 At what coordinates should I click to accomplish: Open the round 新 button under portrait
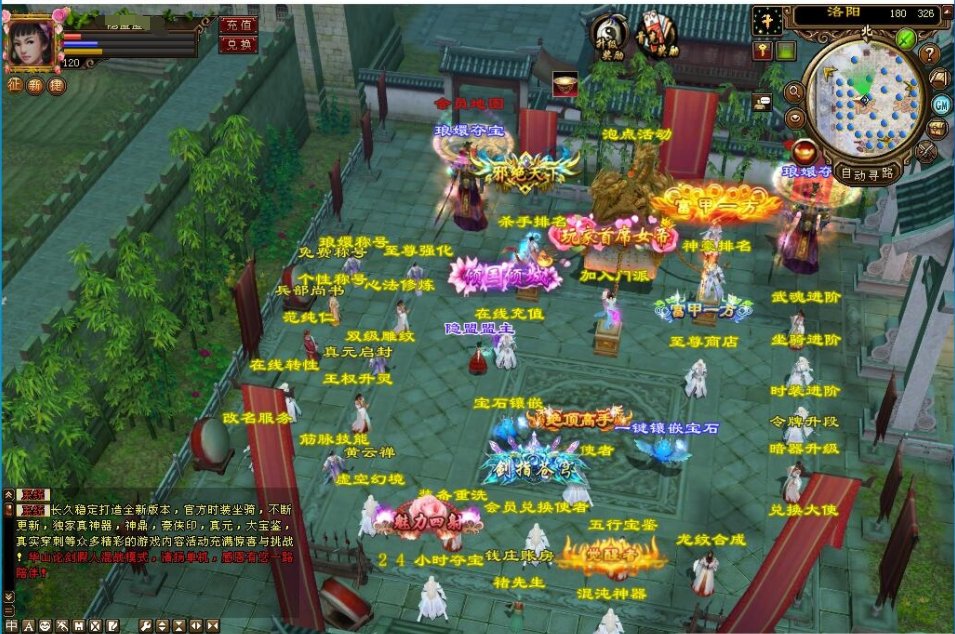pyautogui.click(x=35, y=86)
